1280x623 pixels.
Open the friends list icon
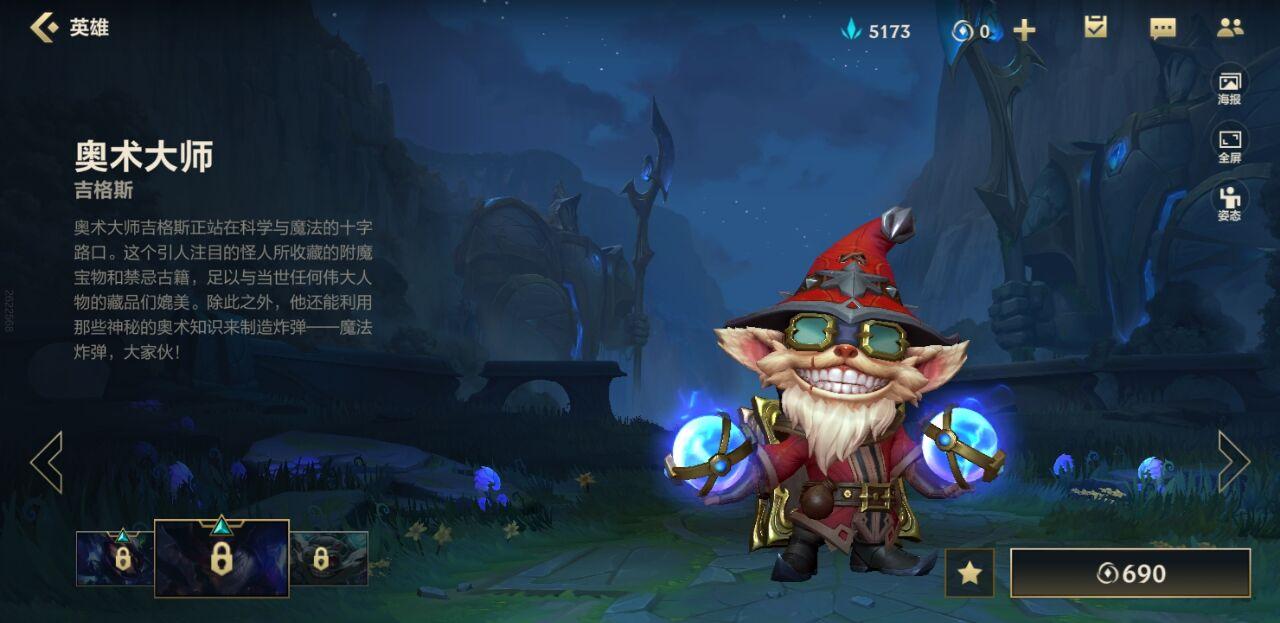pyautogui.click(x=1229, y=28)
